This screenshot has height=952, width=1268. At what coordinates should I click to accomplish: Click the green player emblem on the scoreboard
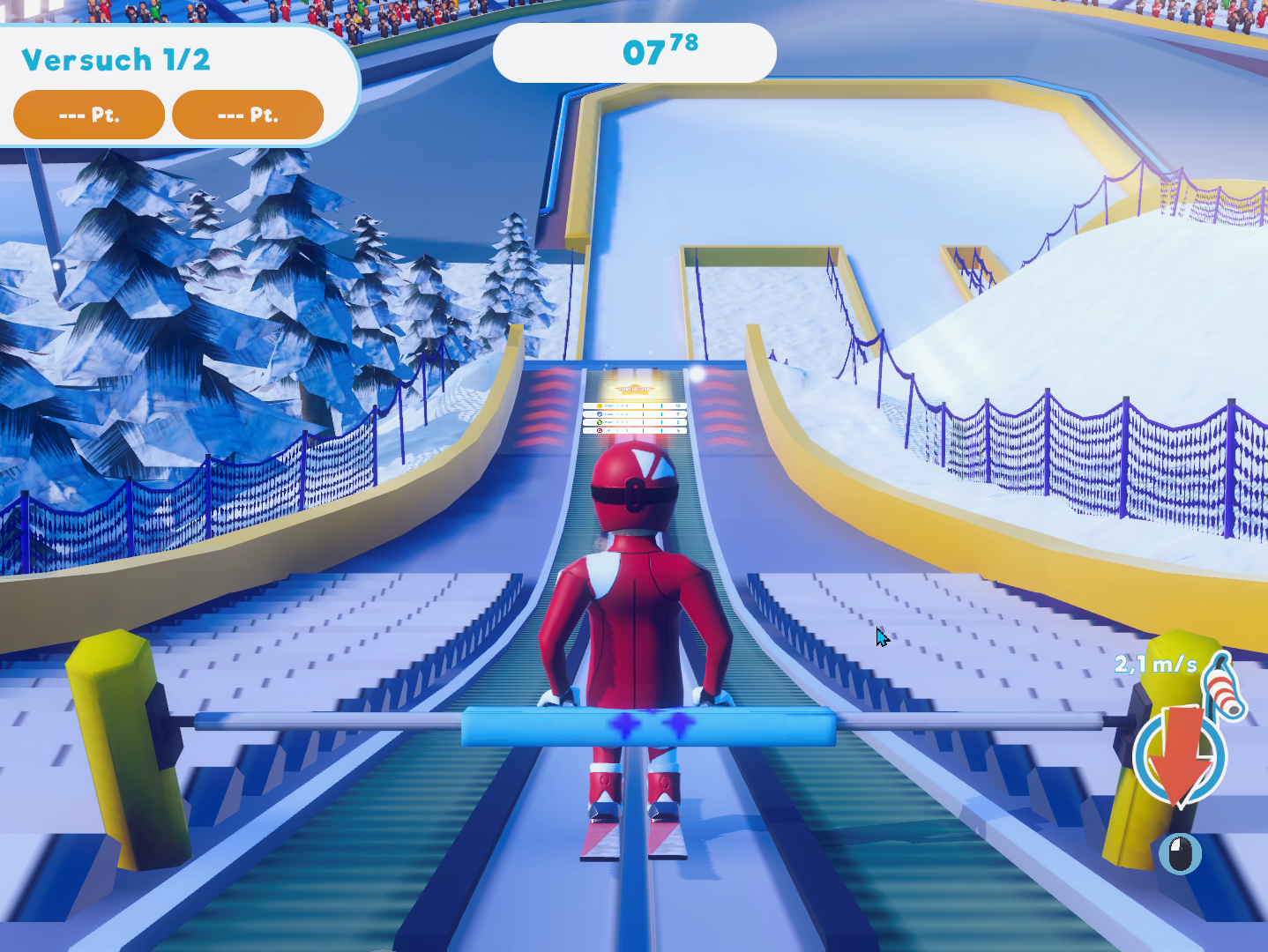coord(599,422)
